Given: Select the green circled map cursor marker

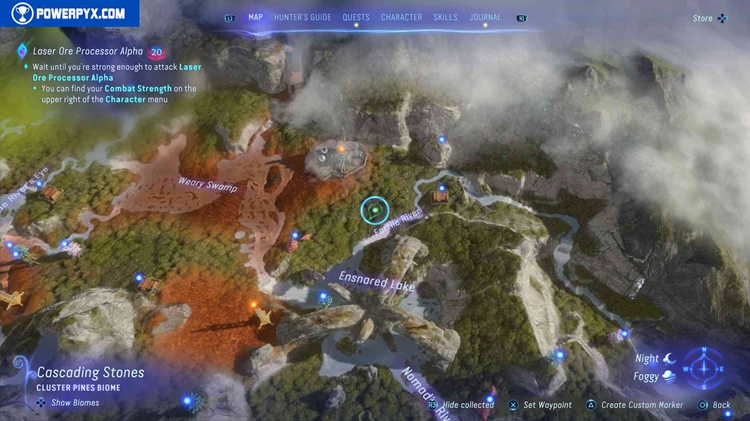Looking at the screenshot, I should tap(374, 210).
